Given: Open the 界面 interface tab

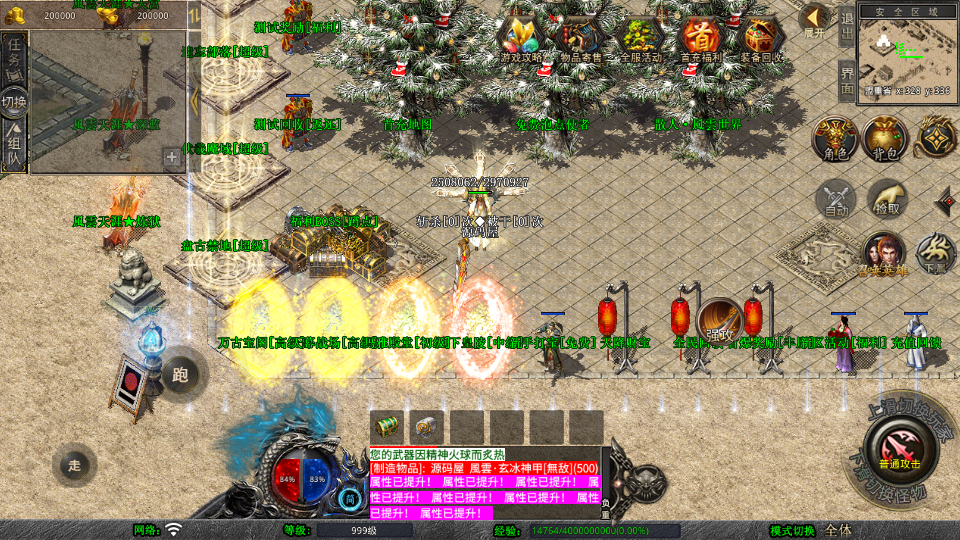Looking at the screenshot, I should tap(847, 80).
